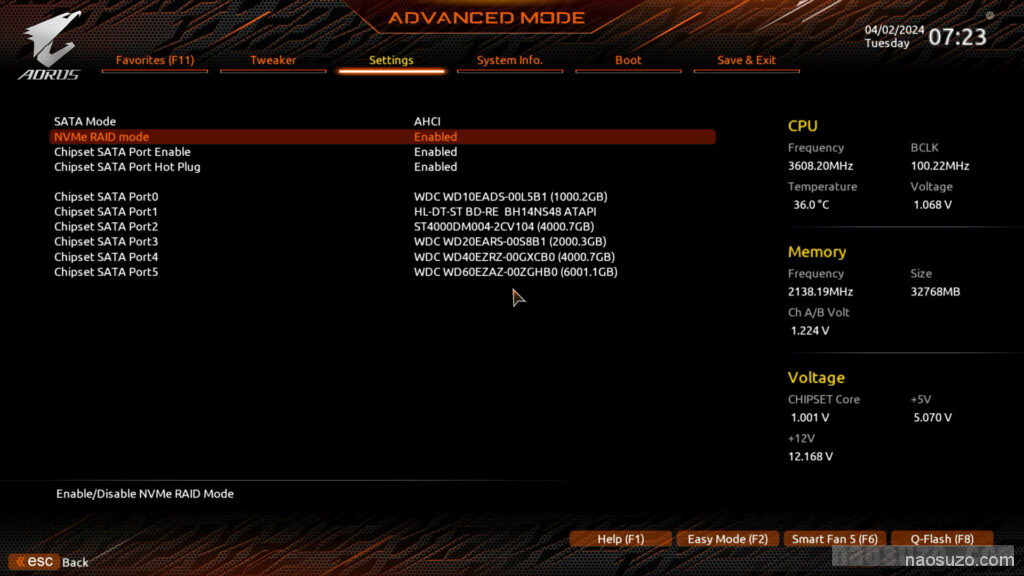This screenshot has height=576, width=1024.
Task: Open Help (F1) button
Action: coord(620,539)
